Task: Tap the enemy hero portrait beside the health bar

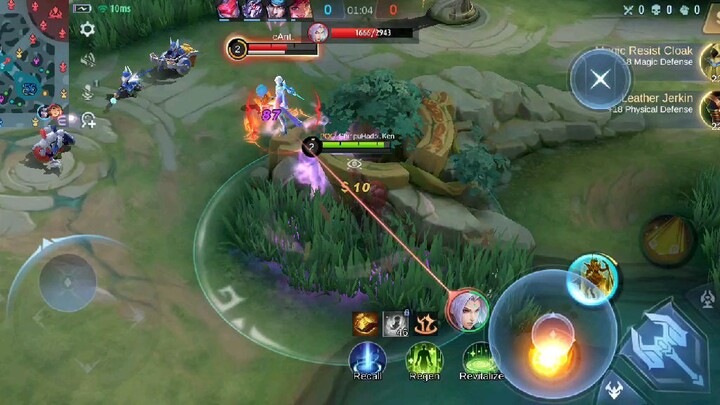Action: pyautogui.click(x=319, y=32)
